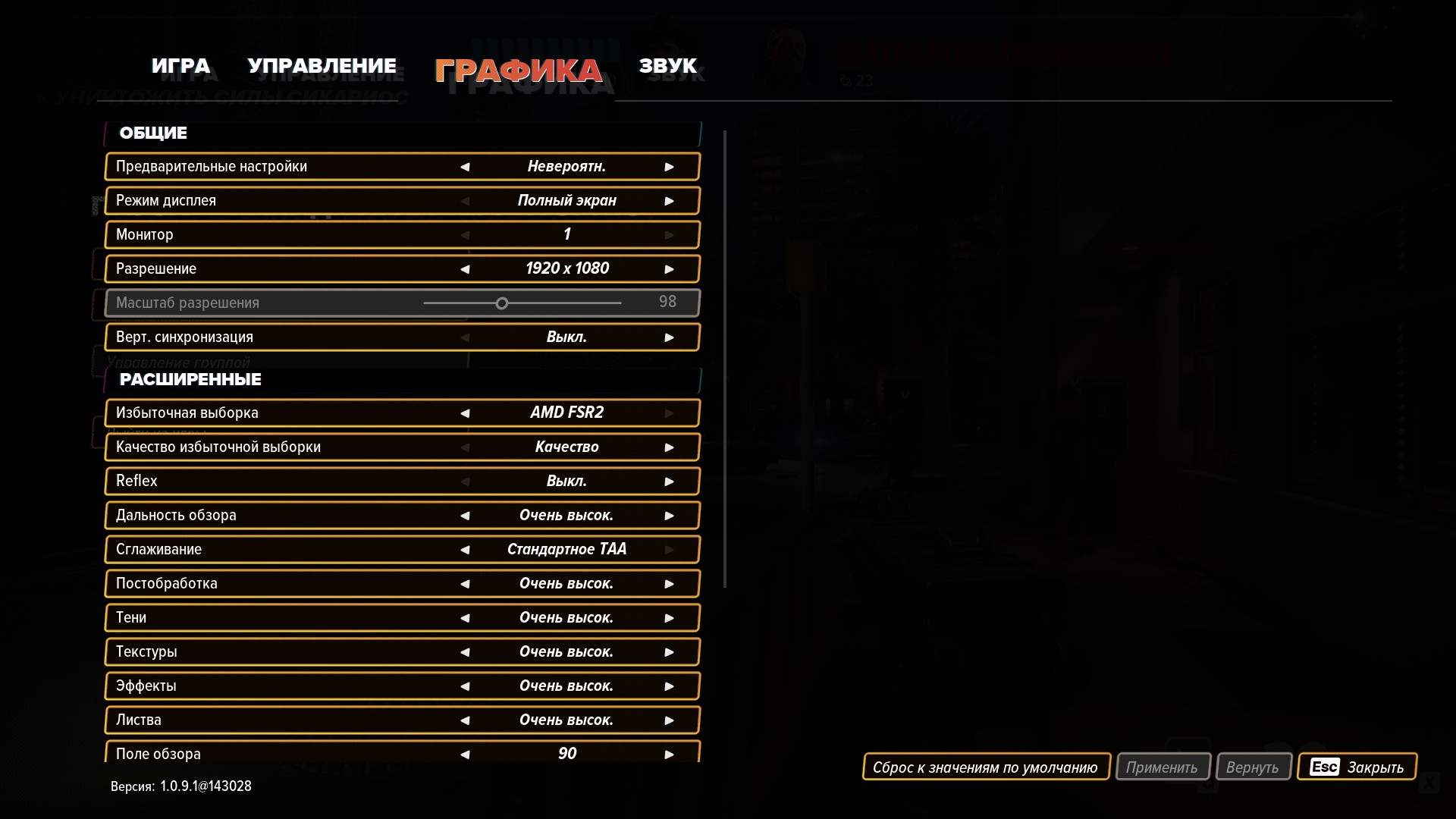This screenshot has height=819, width=1456.
Task: Reduce Дальность обзора with left arrow
Action: pyautogui.click(x=465, y=516)
